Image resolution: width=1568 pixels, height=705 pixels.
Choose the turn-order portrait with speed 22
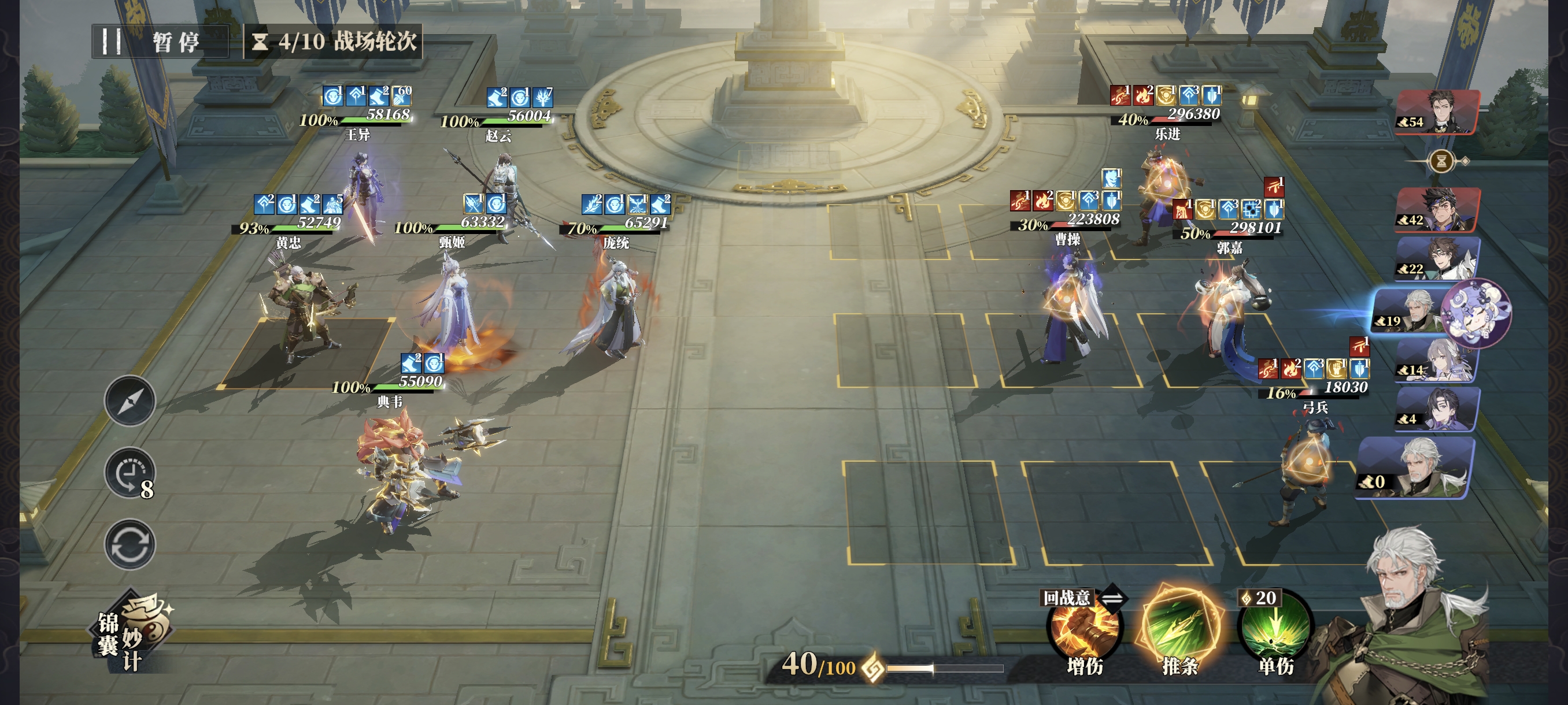pyautogui.click(x=1437, y=259)
